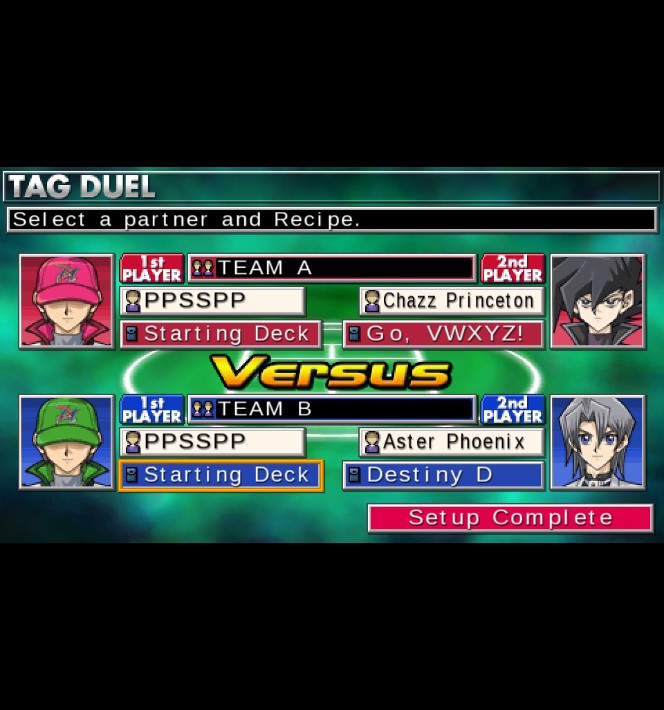Choose Aster Phoenix partner entry
Image resolution: width=664 pixels, height=710 pixels.
point(452,442)
